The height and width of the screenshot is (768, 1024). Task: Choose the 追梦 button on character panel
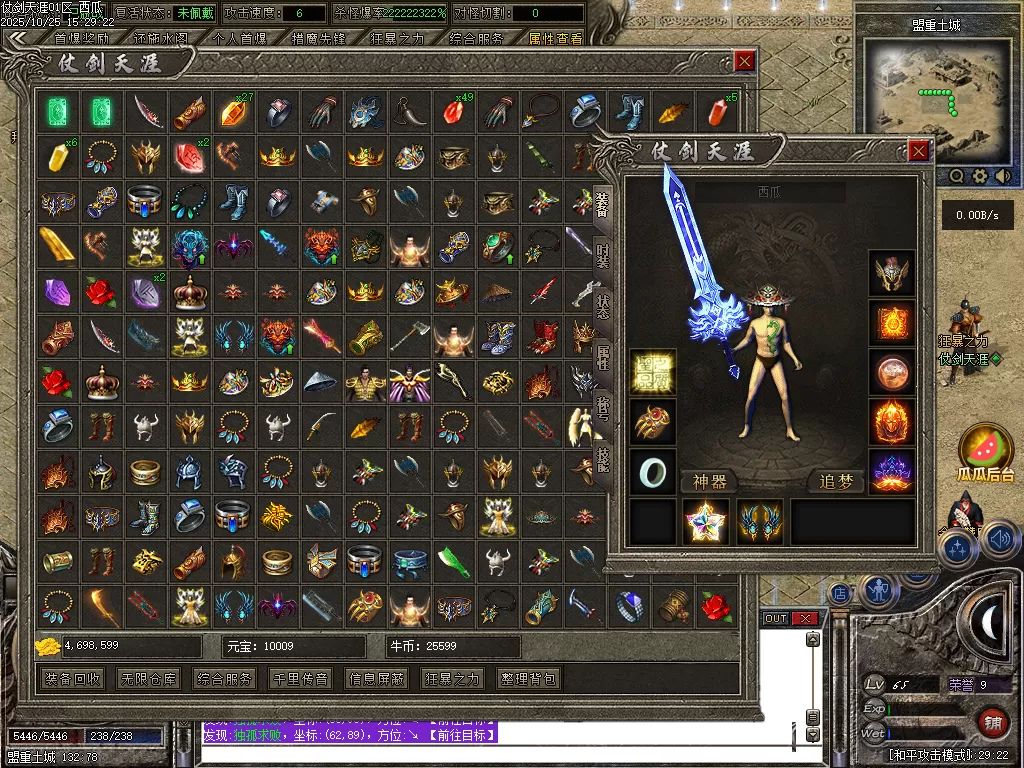[836, 482]
